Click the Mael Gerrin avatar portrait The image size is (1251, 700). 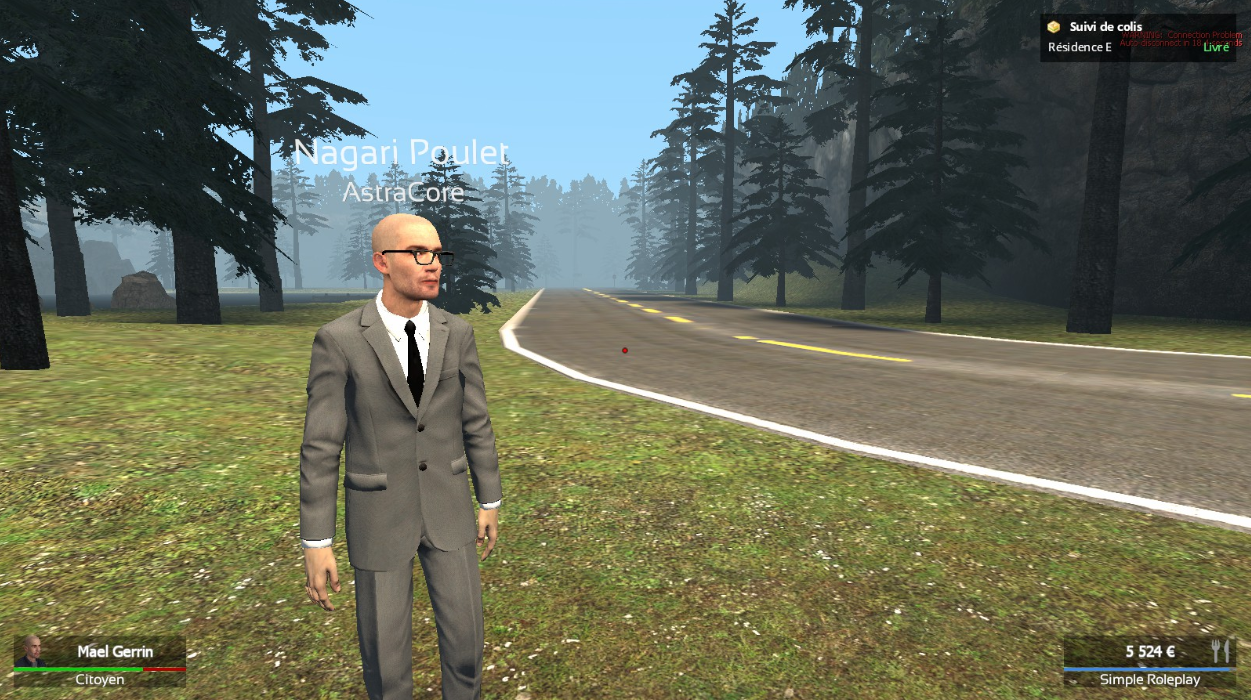point(31,651)
